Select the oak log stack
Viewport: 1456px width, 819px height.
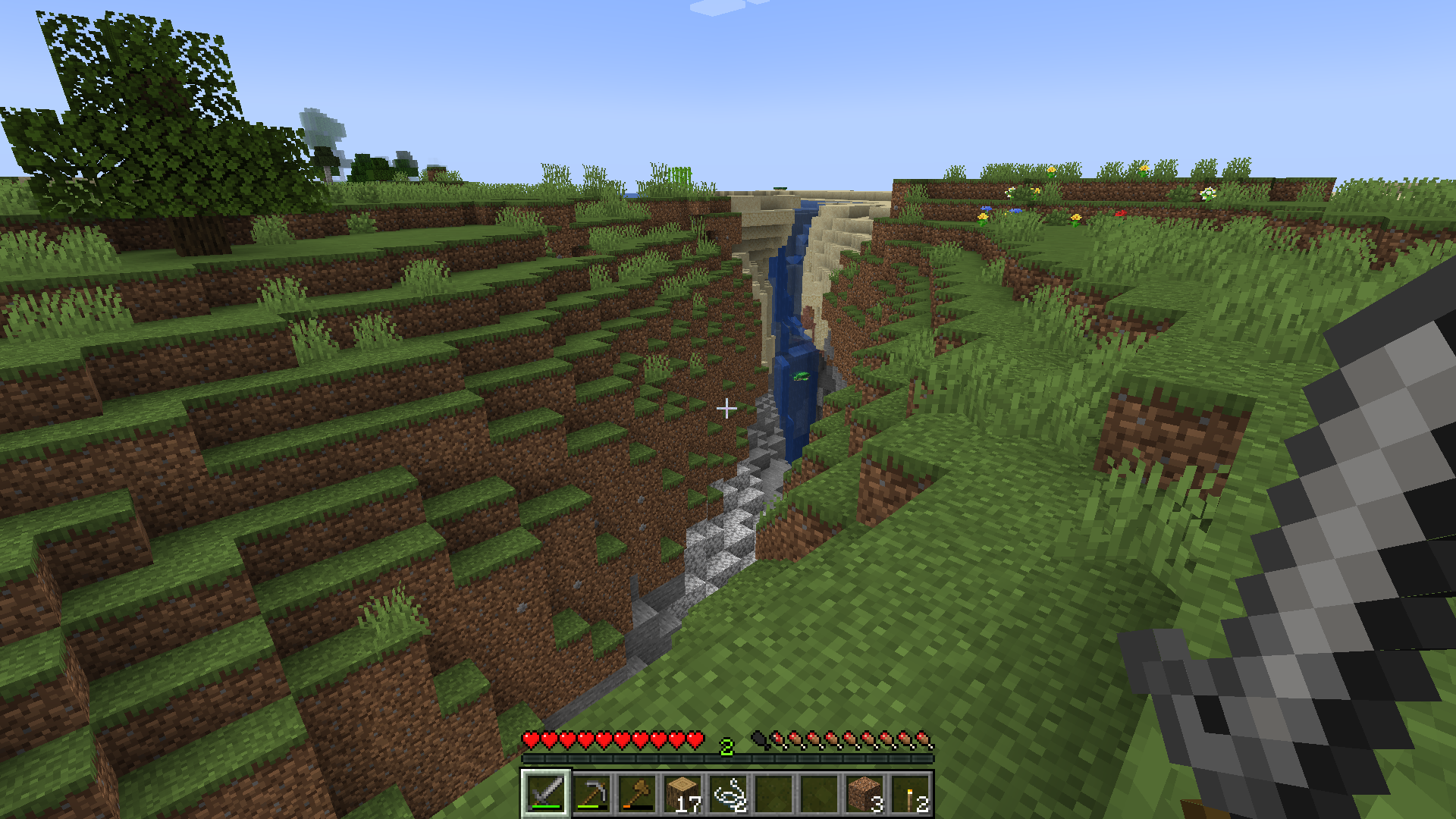682,793
